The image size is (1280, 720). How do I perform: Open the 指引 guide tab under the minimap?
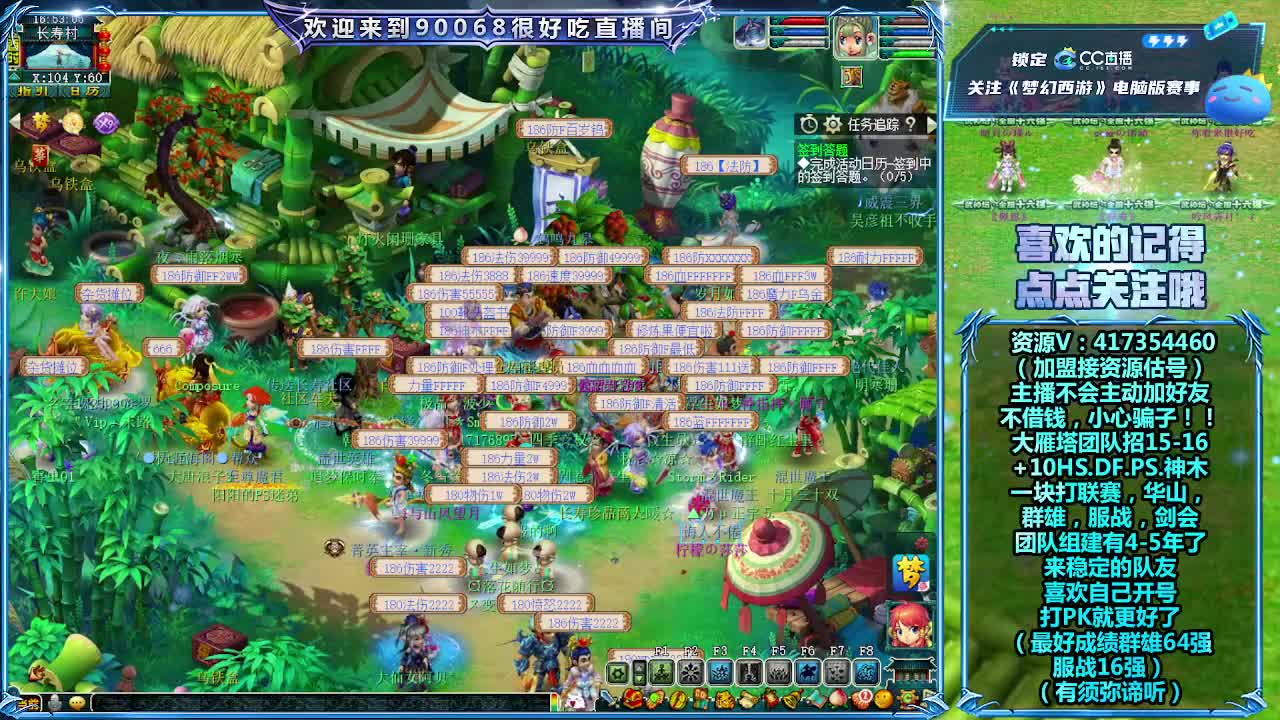(x=33, y=90)
